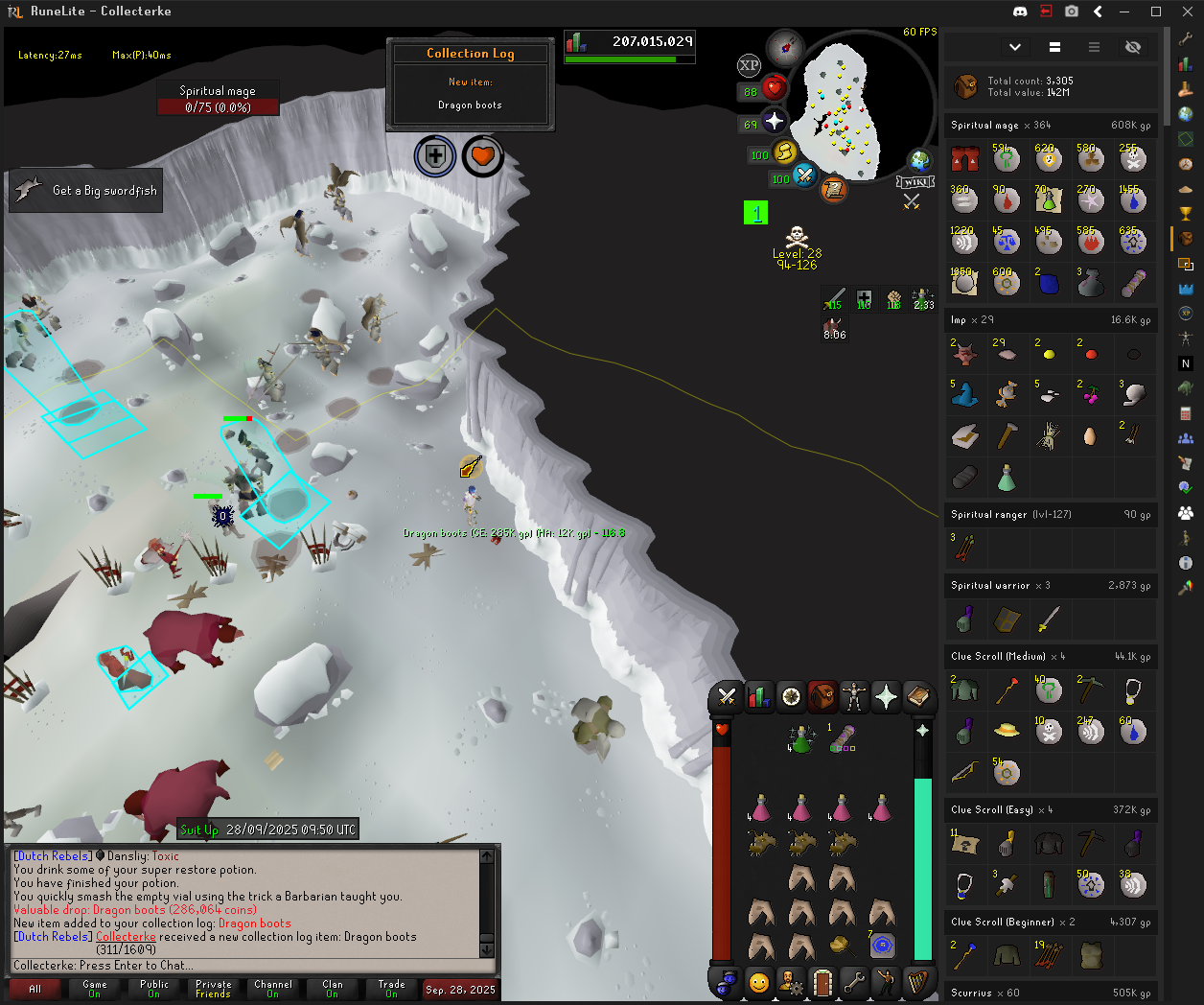Click the clue scroll in the inventory

click(x=843, y=738)
